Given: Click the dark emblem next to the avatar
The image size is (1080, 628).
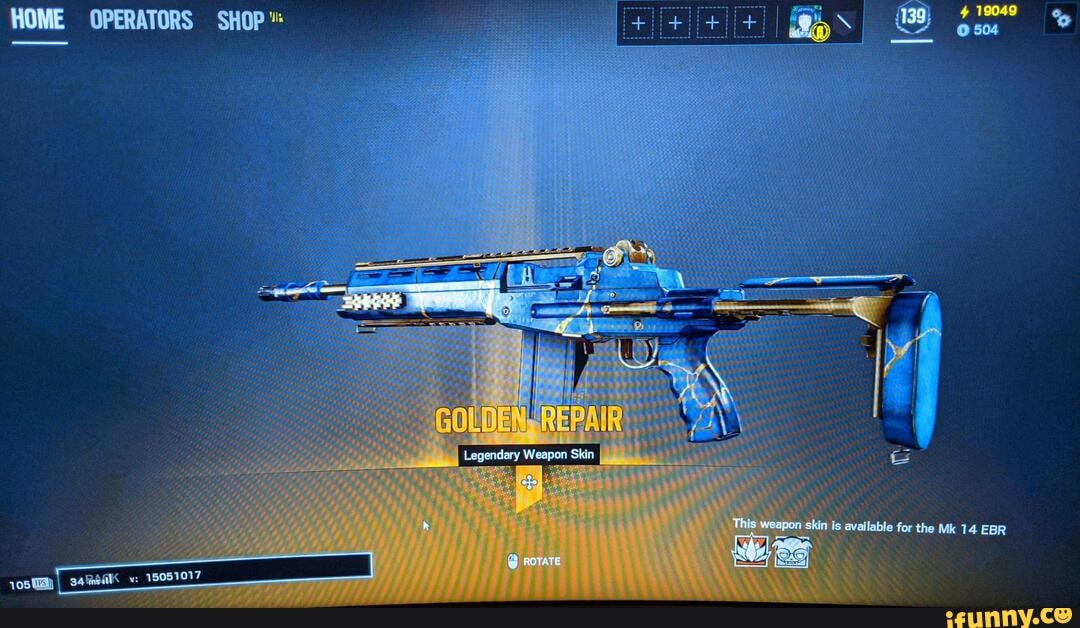Looking at the screenshot, I should tap(846, 22).
